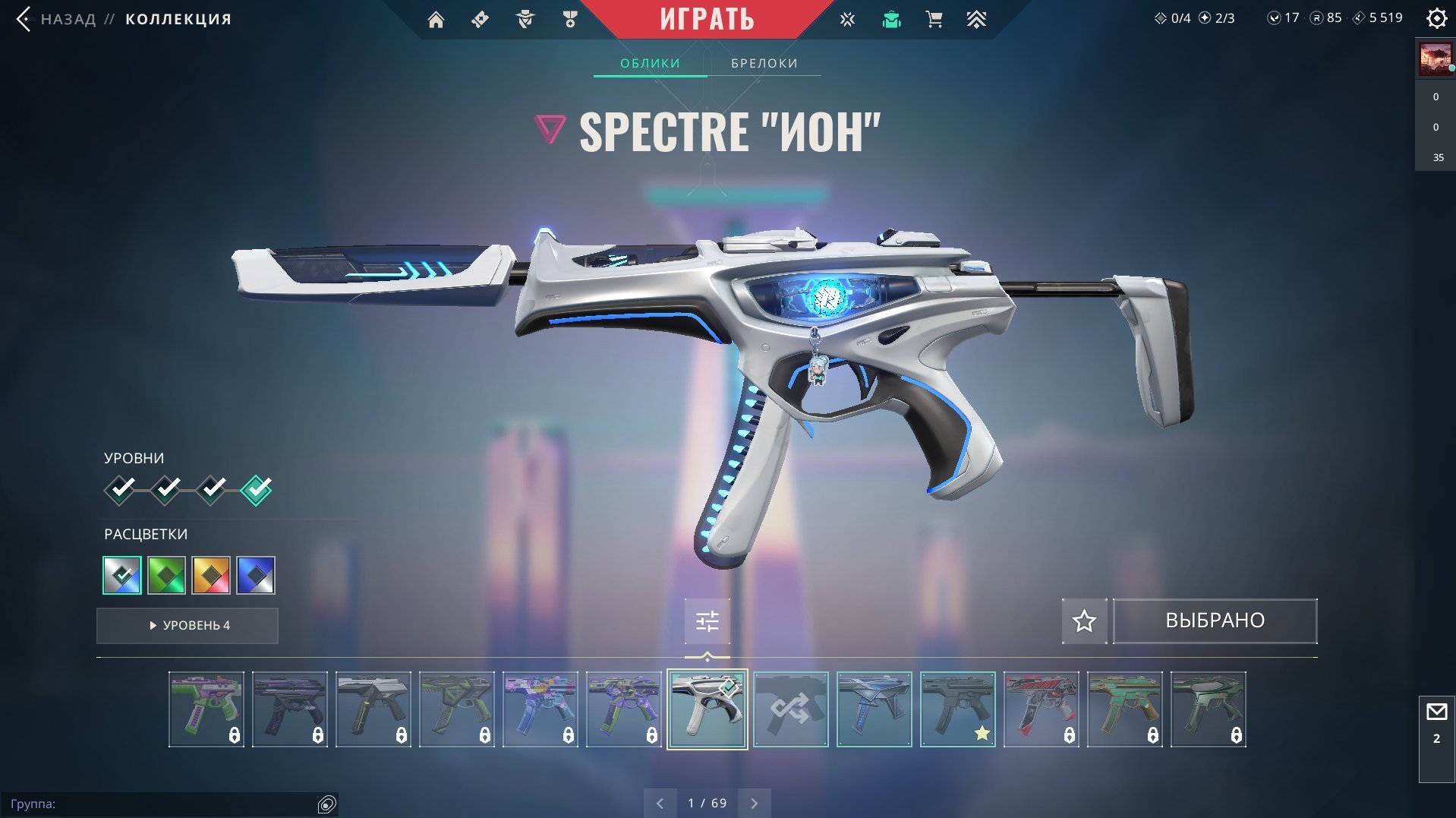This screenshot has height=818, width=1456.
Task: Click the red ИГРАТЬ play button
Action: click(706, 19)
